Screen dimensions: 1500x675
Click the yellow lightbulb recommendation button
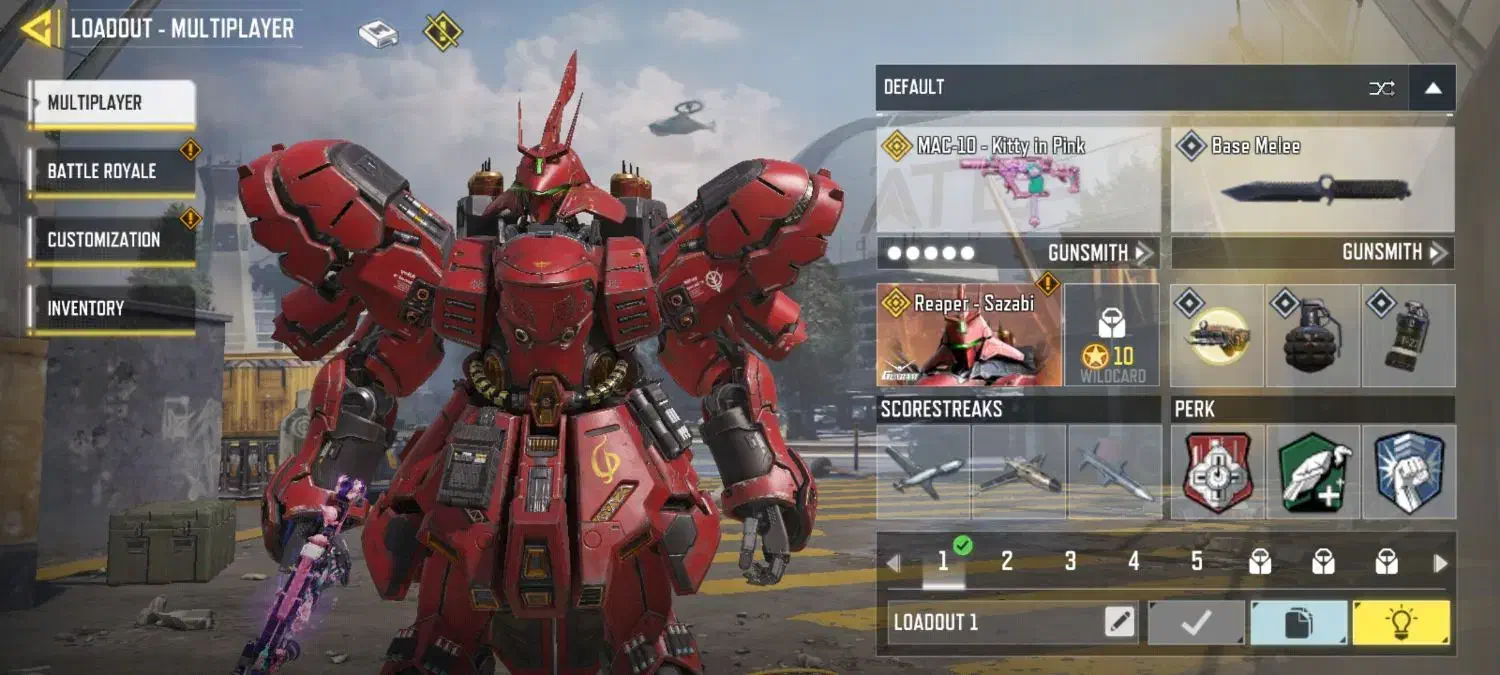coord(1401,623)
